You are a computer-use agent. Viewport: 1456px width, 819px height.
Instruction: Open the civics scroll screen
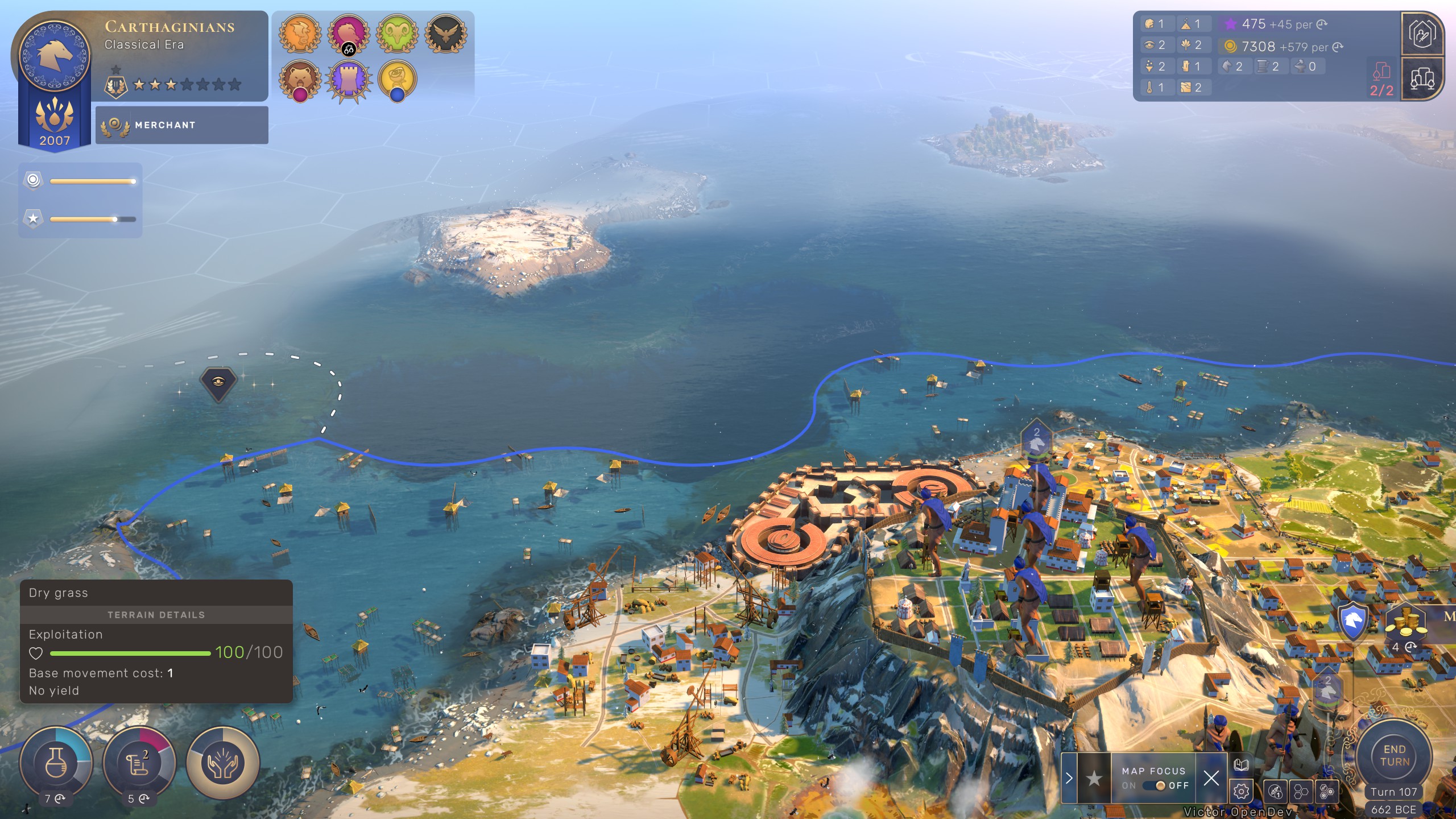[x=139, y=762]
